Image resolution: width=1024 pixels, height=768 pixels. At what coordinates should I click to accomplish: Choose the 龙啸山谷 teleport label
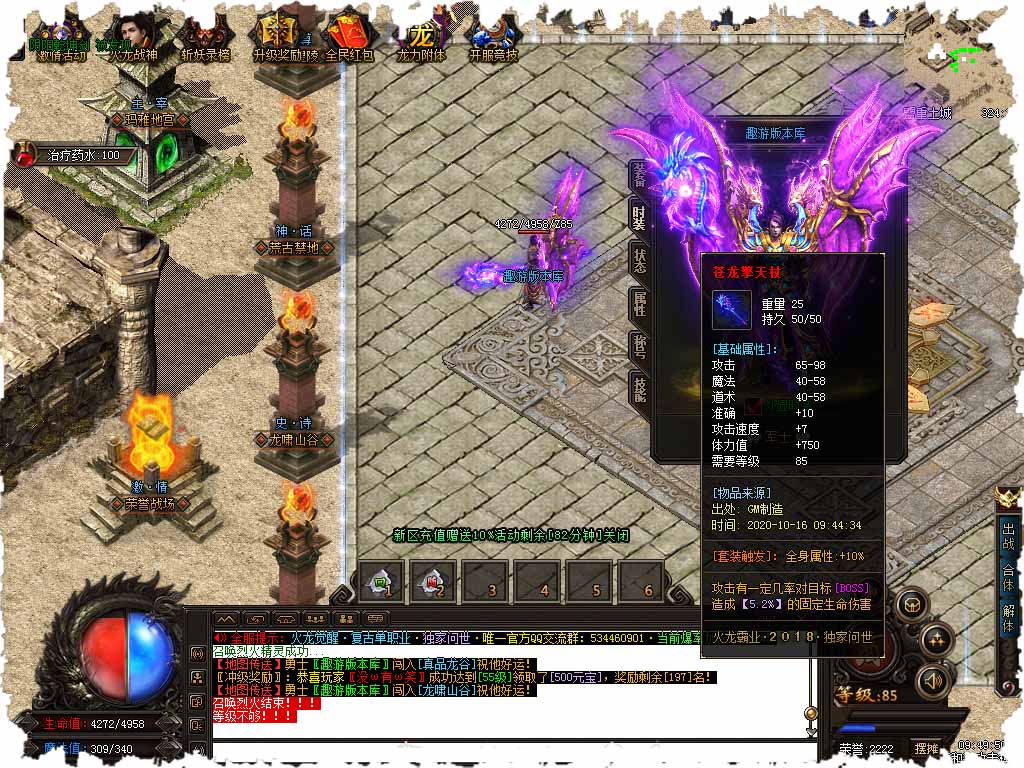tap(293, 439)
